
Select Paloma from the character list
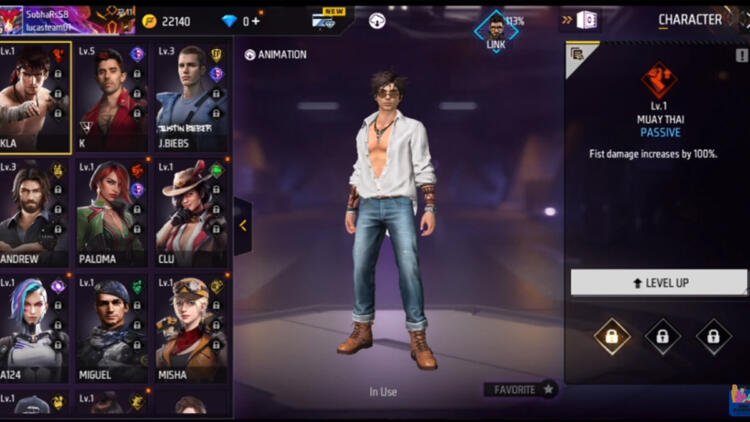point(111,213)
